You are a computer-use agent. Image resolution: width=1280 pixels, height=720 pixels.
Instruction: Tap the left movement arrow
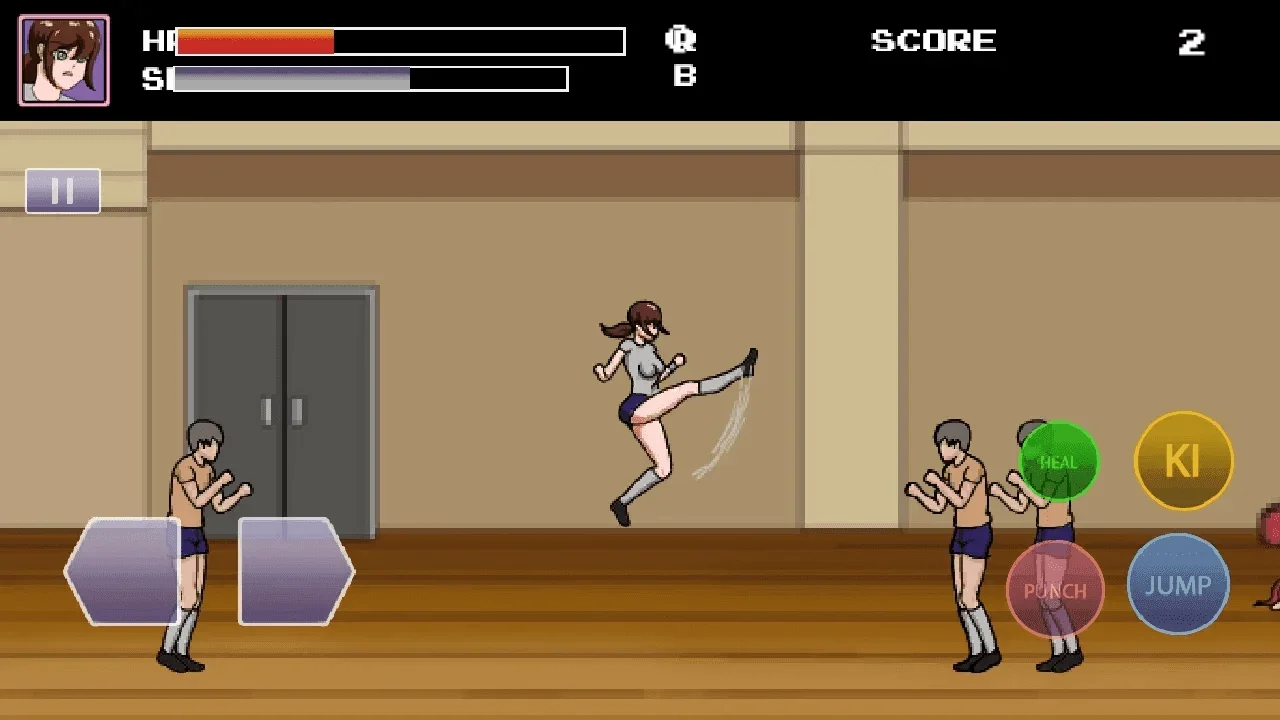click(120, 572)
